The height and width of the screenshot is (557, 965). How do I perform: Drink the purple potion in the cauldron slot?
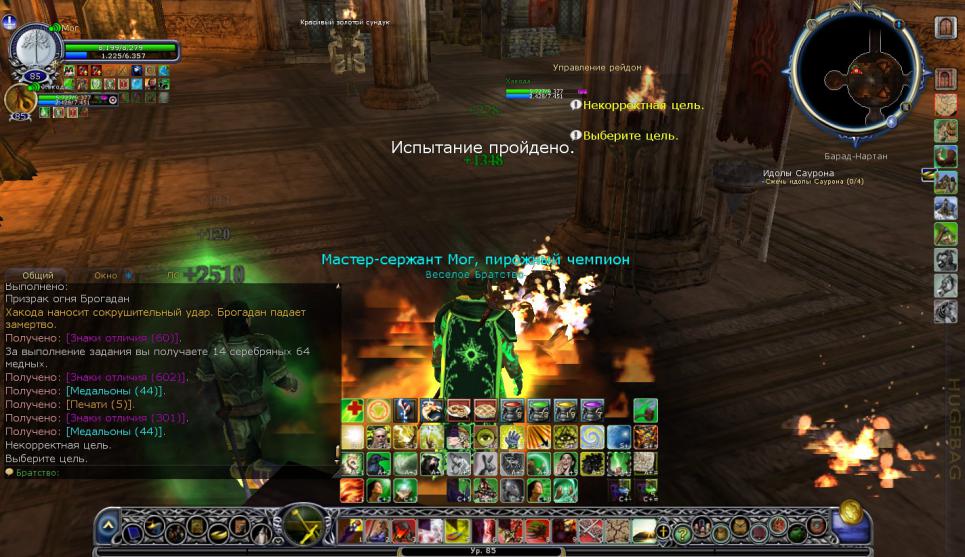(592, 411)
